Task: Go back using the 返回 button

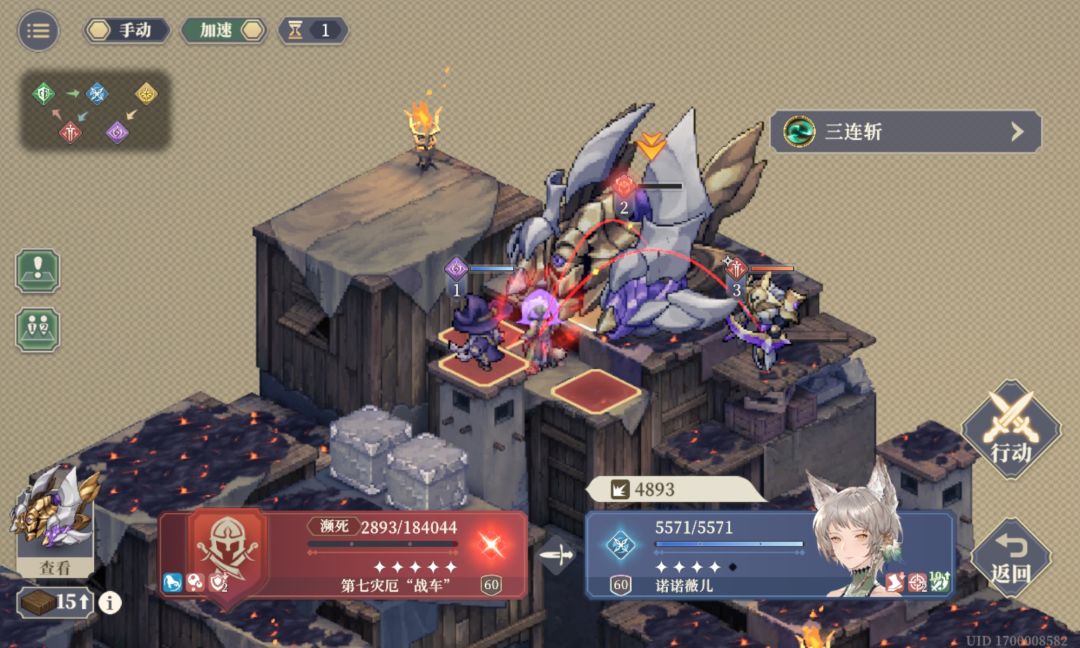Action: [x=1010, y=558]
